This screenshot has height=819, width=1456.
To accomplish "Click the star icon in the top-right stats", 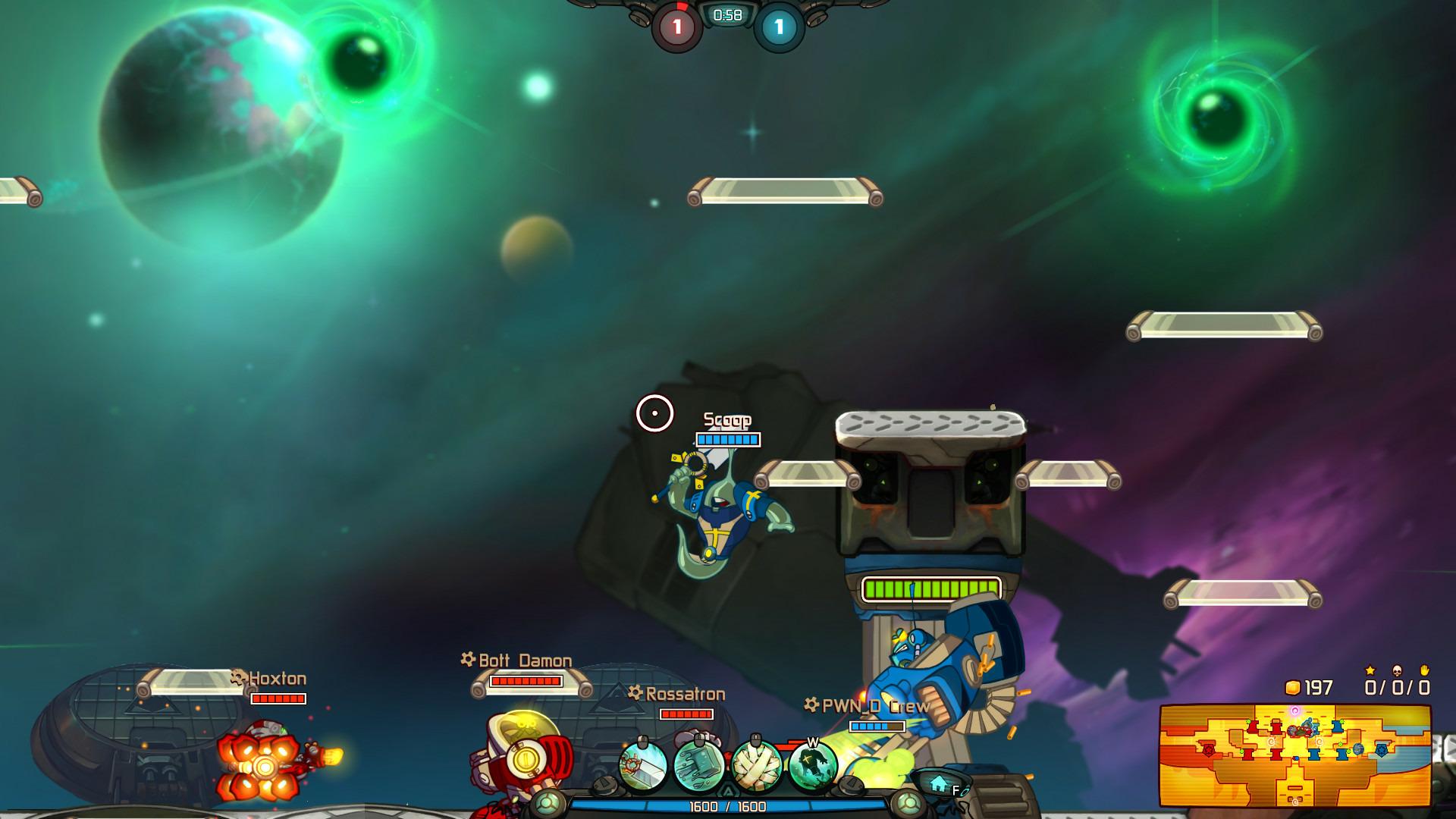I will (x=1370, y=670).
